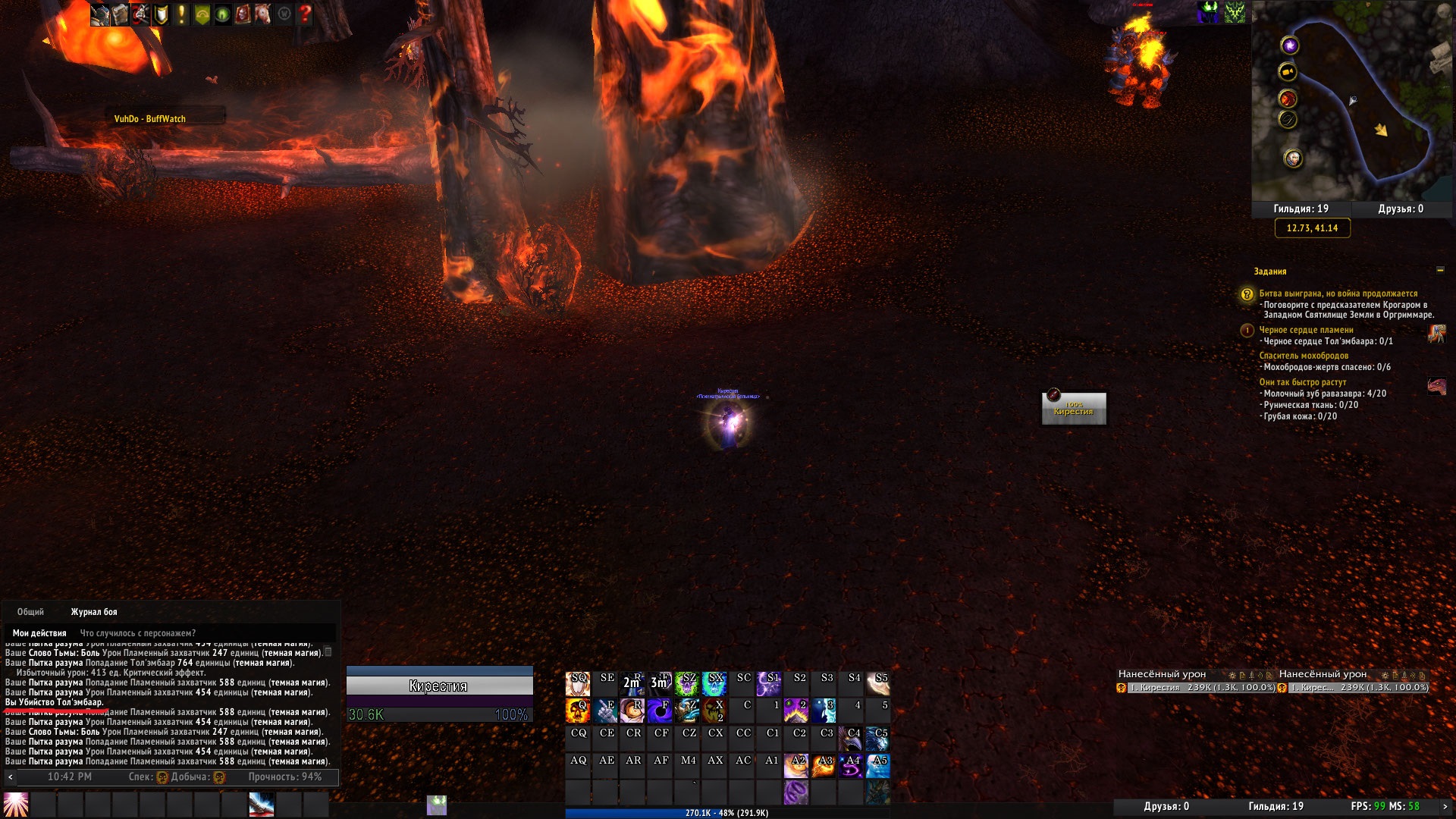1456x819 pixels.
Task: Activate the blue skull ability on SX
Action: point(714,683)
